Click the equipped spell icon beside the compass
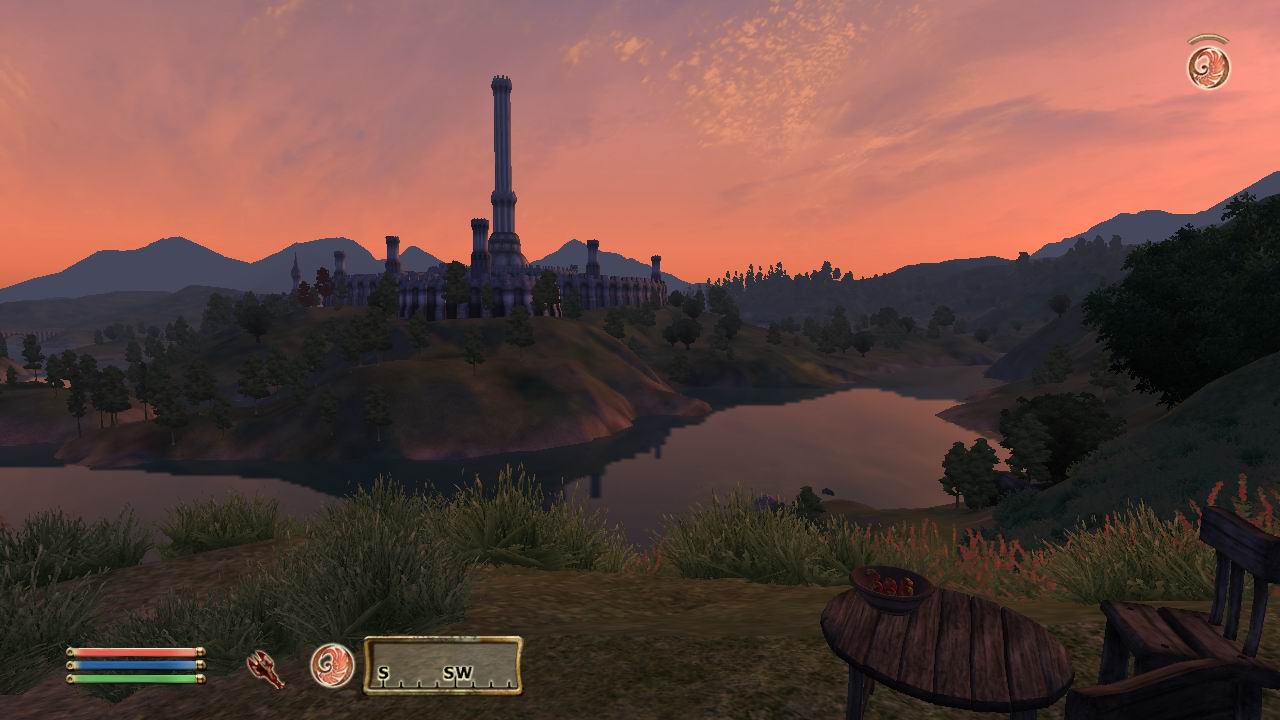 tap(332, 665)
